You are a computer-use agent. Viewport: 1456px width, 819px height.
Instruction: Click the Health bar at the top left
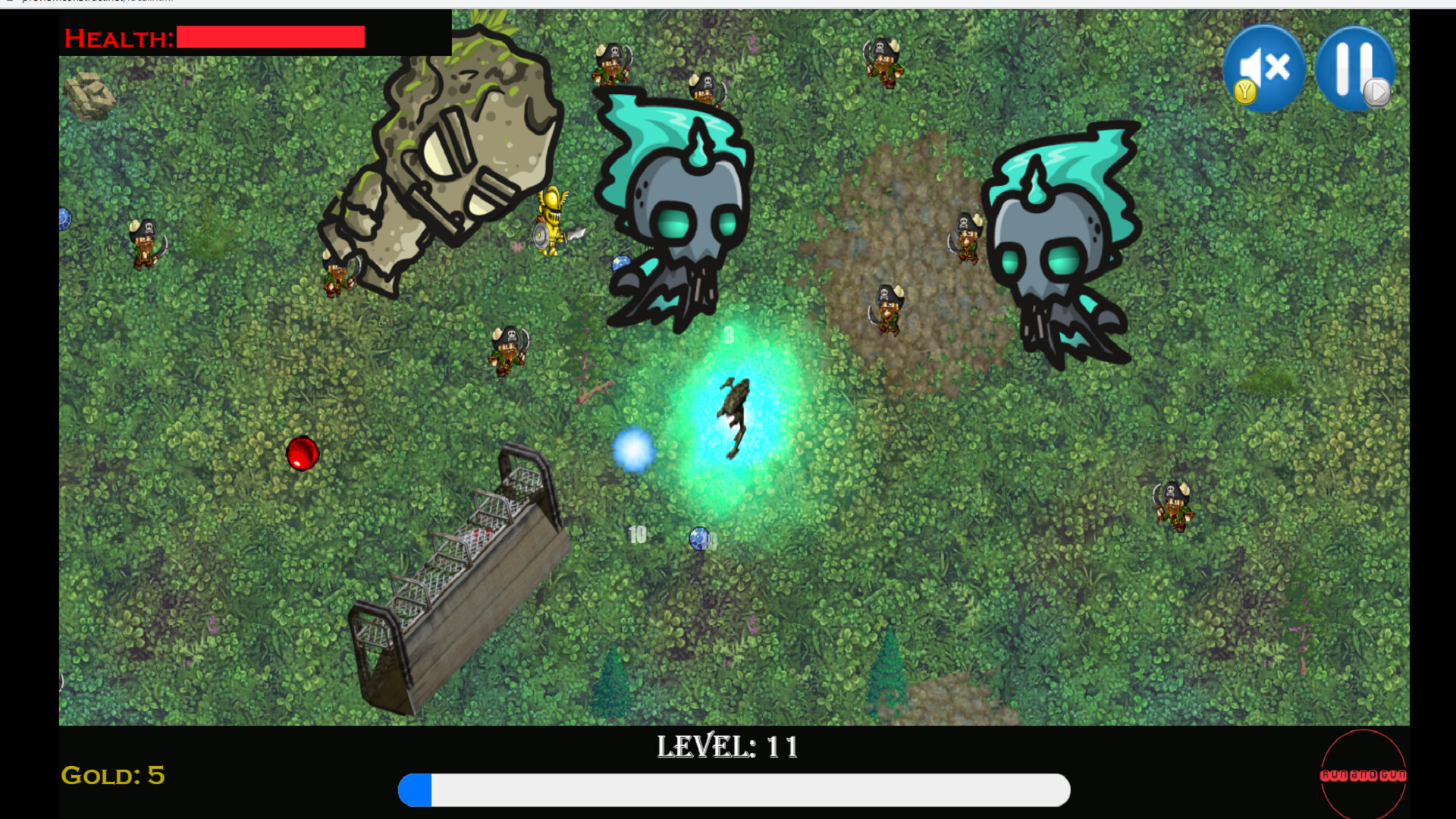pyautogui.click(x=269, y=36)
